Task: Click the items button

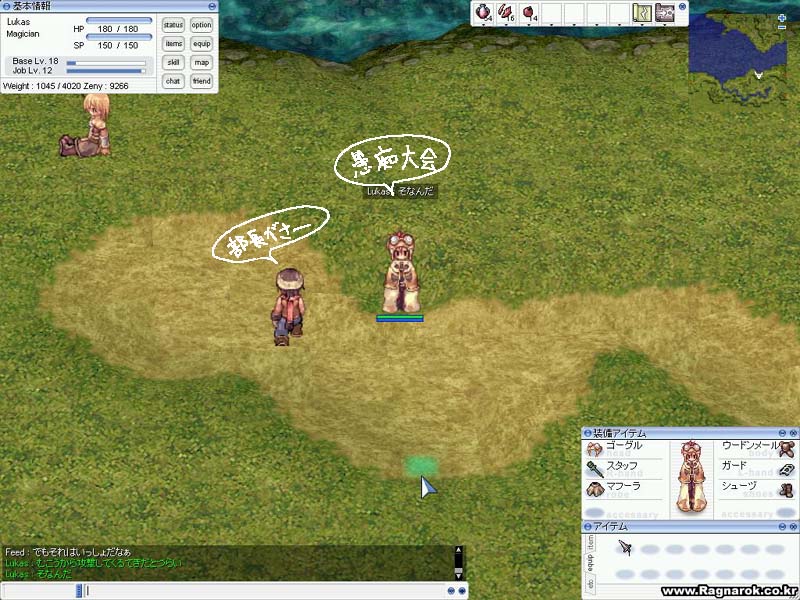Action: coord(173,44)
